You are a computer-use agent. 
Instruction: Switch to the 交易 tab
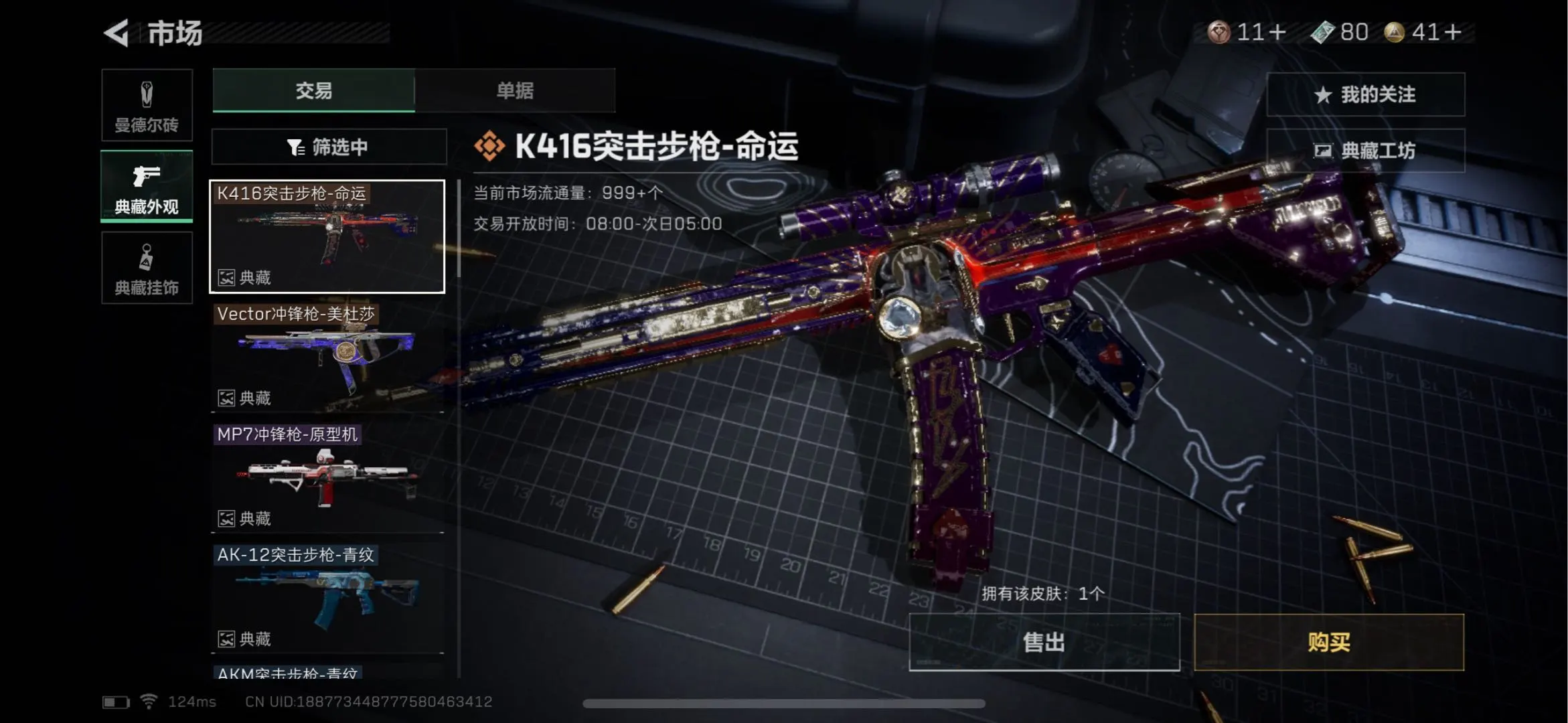click(313, 90)
